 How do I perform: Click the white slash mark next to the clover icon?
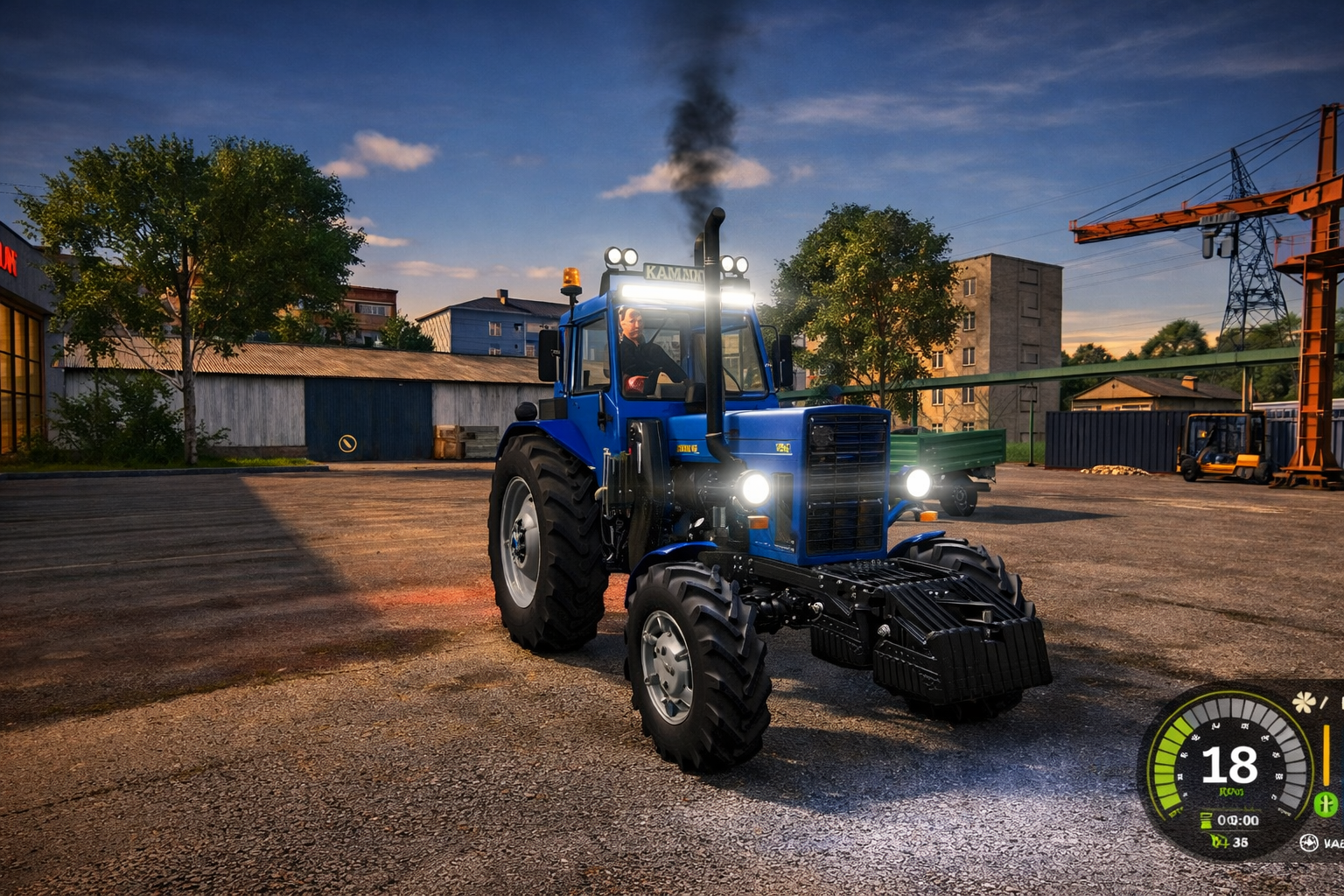pos(1322,703)
